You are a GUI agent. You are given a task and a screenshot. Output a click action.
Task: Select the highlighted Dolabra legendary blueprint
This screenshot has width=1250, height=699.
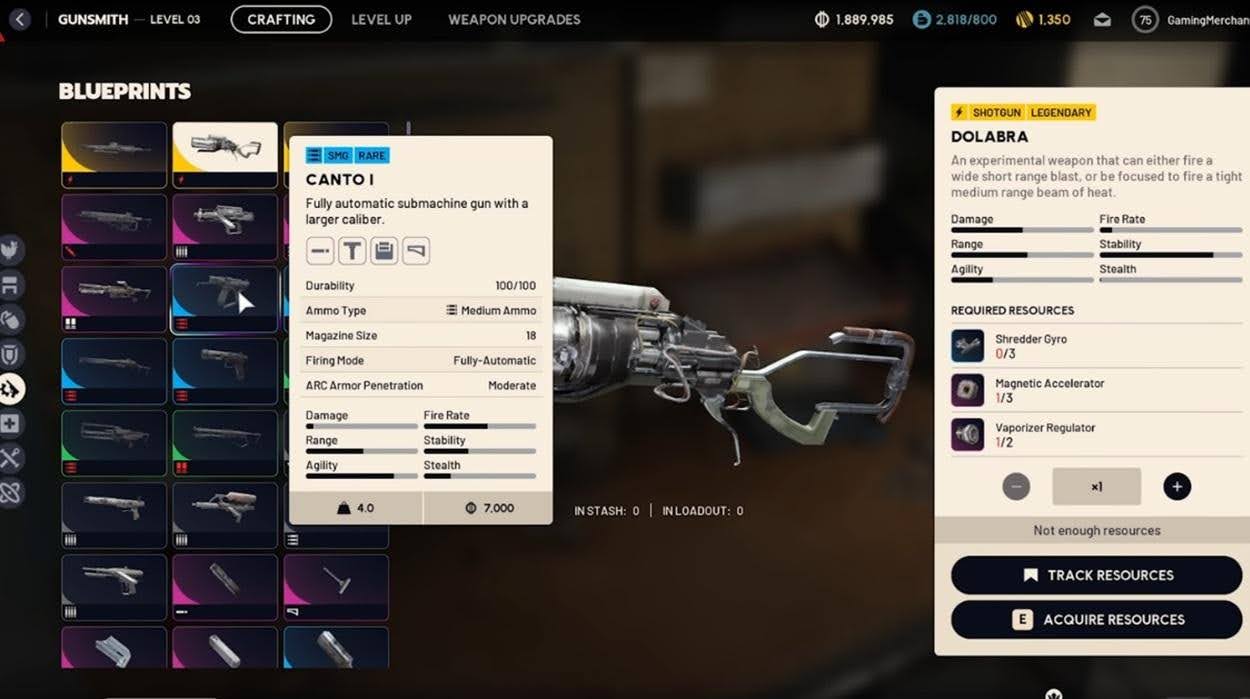point(225,154)
